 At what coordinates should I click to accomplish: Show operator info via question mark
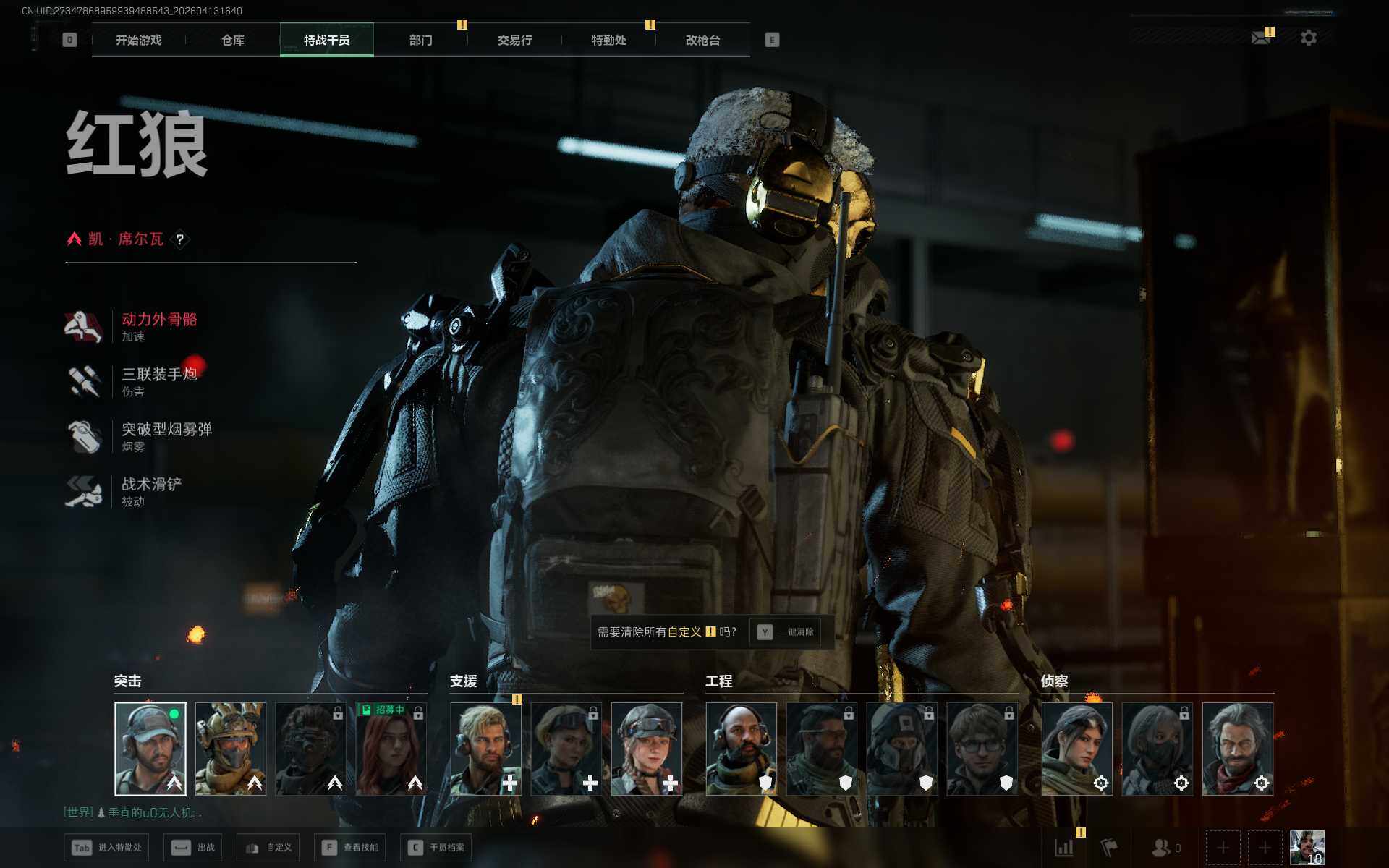(x=180, y=239)
